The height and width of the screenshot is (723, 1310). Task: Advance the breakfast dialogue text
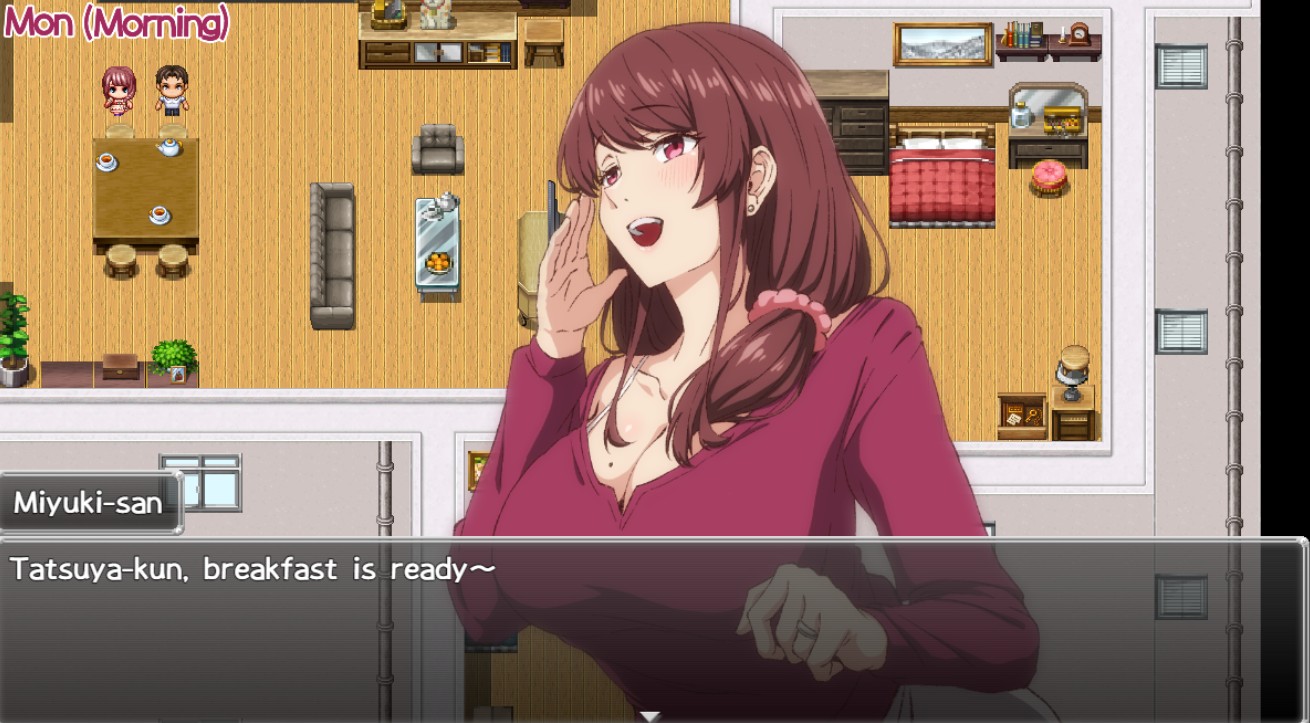[x=250, y=570]
